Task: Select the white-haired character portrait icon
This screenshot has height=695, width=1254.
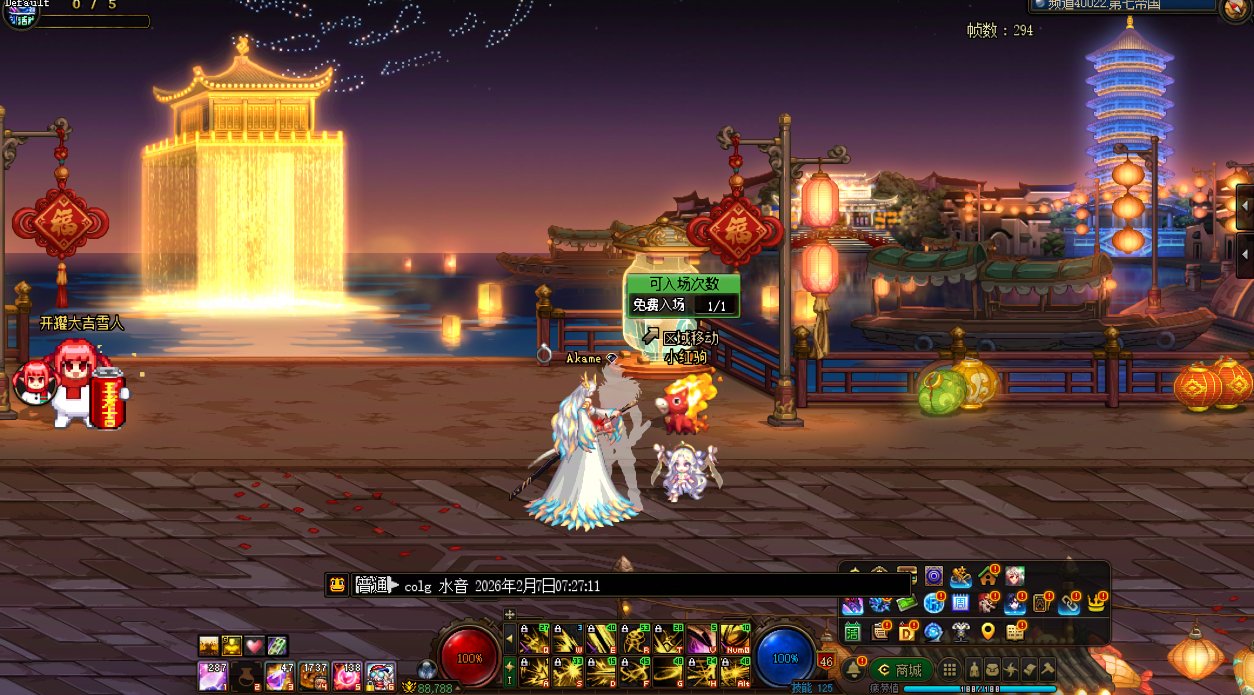Action: 1015,576
